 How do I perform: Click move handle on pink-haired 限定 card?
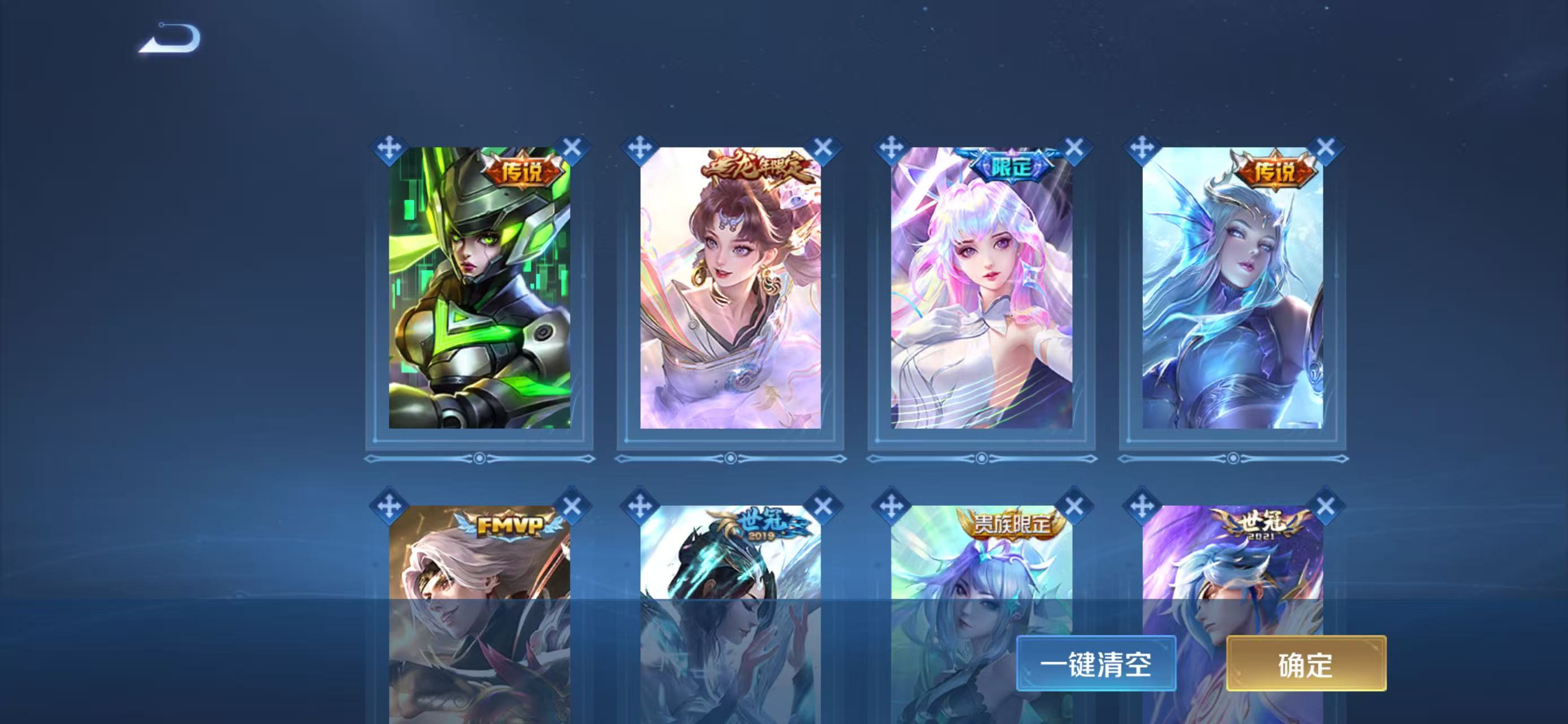pyautogui.click(x=891, y=148)
